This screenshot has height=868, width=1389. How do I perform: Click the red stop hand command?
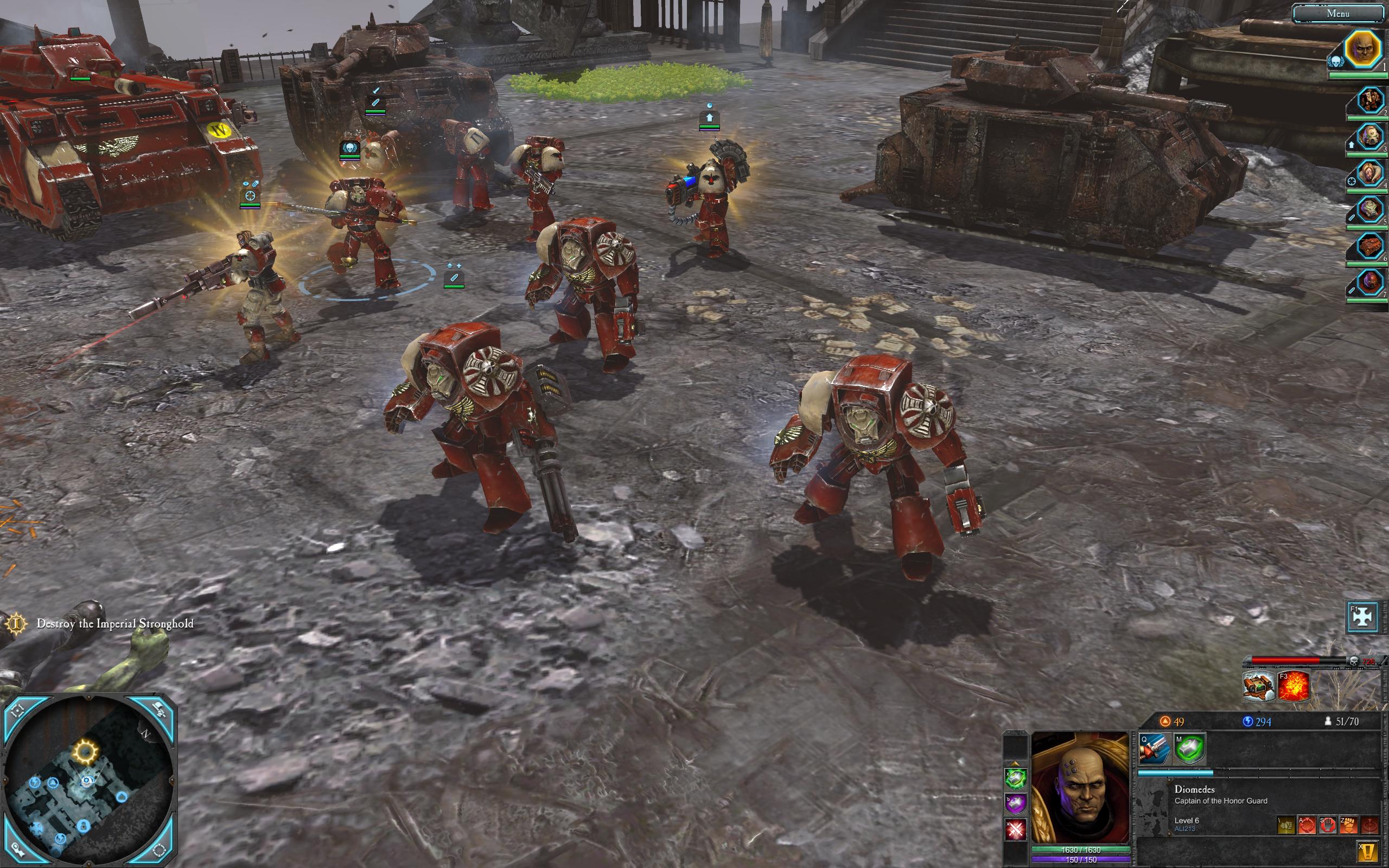(1327, 825)
